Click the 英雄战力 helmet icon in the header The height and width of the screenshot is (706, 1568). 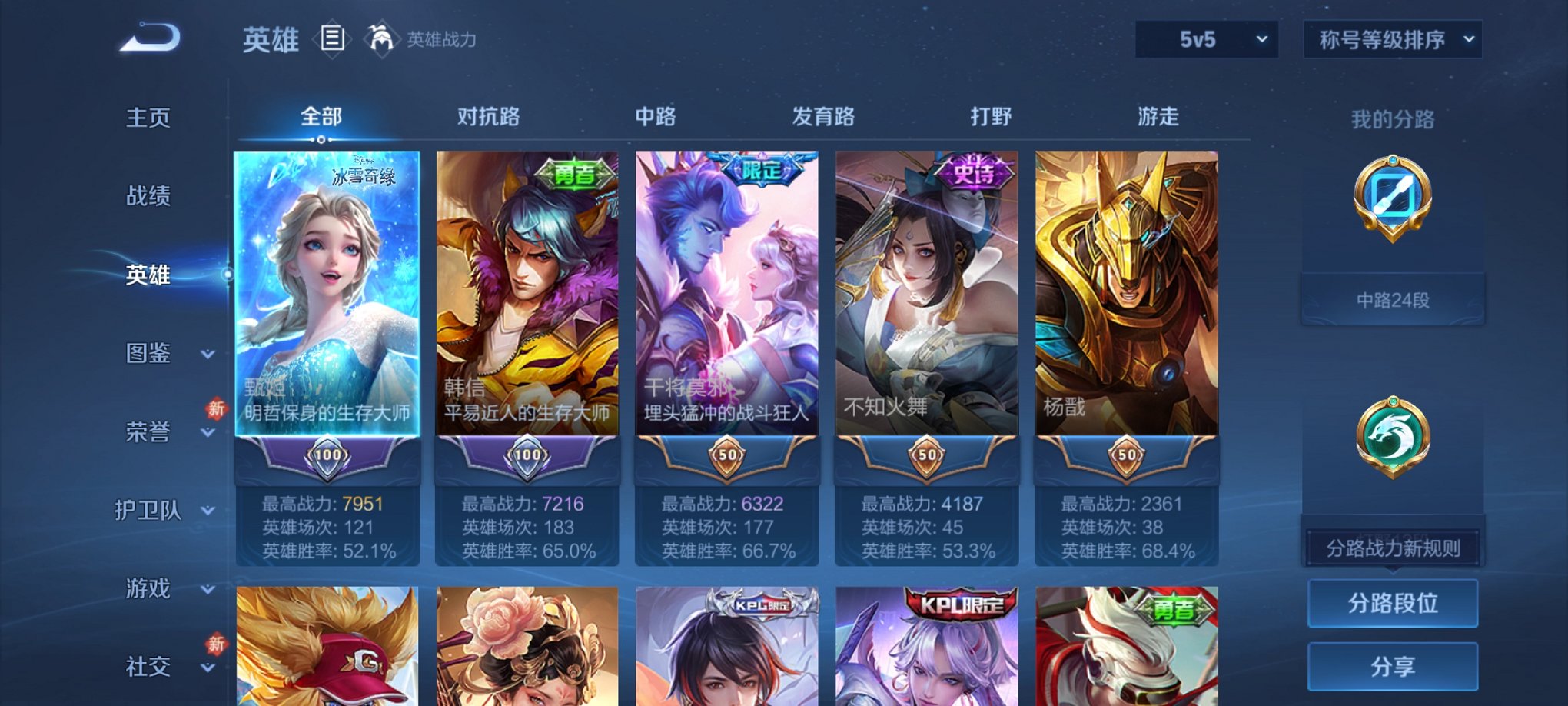coord(382,38)
